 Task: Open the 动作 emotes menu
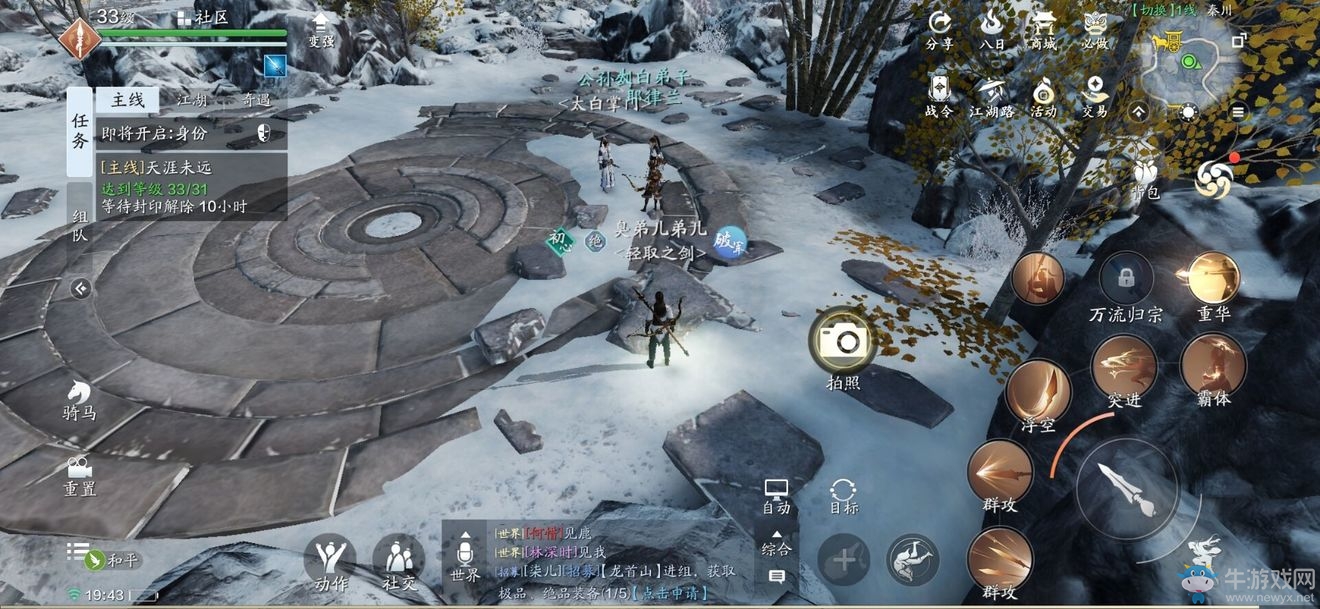pyautogui.click(x=331, y=562)
